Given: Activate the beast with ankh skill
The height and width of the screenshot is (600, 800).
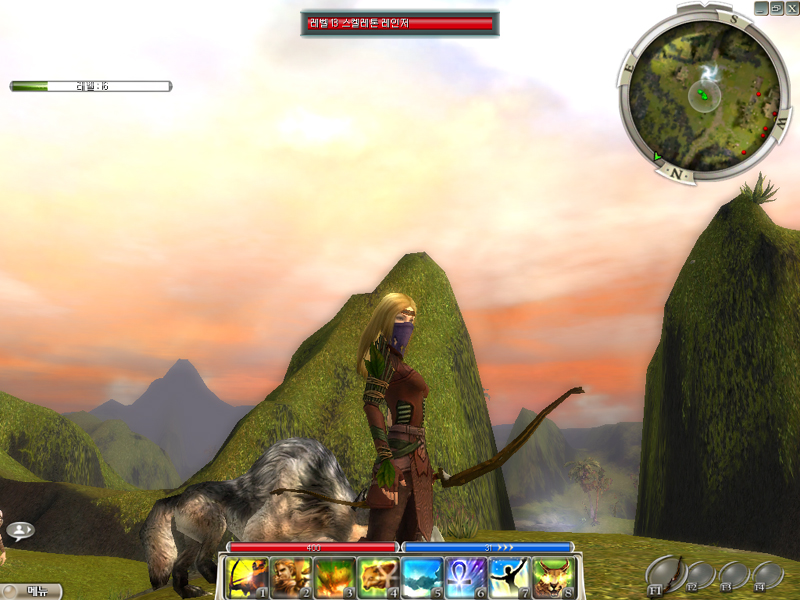Looking at the screenshot, I should tap(377, 577).
